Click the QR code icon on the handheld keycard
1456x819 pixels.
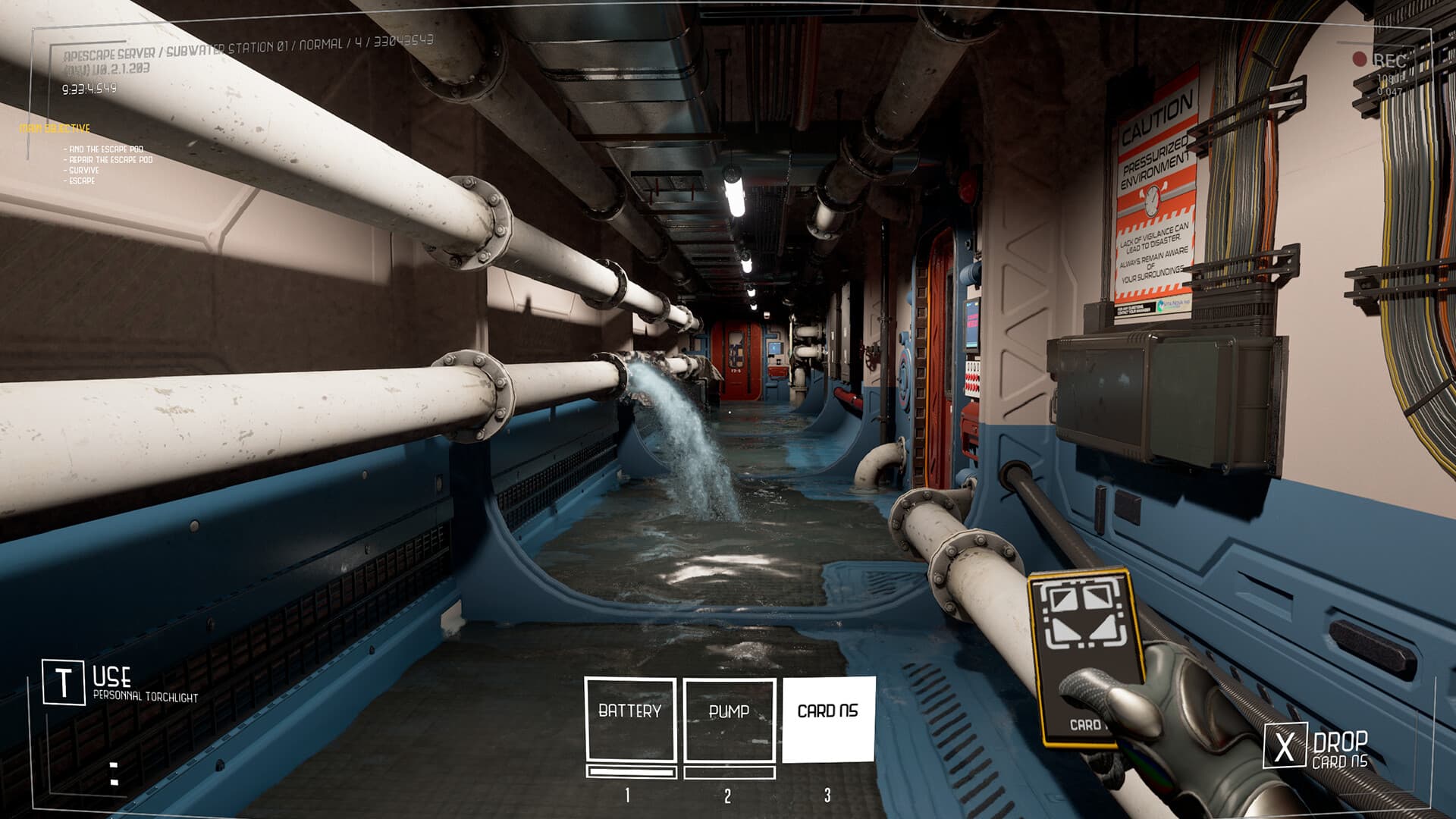(1083, 614)
